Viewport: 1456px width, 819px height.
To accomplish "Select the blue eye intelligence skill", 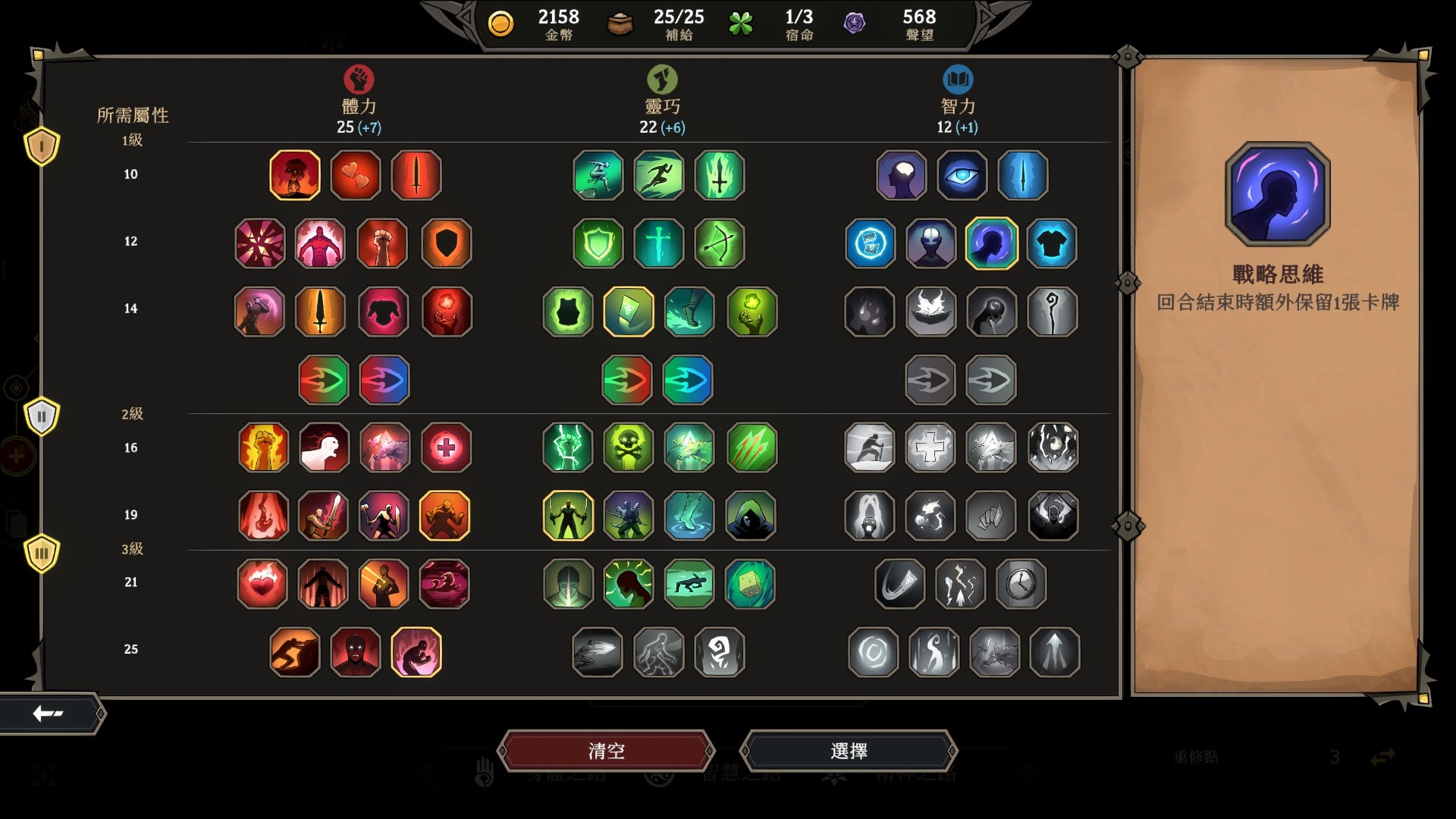I will (962, 175).
